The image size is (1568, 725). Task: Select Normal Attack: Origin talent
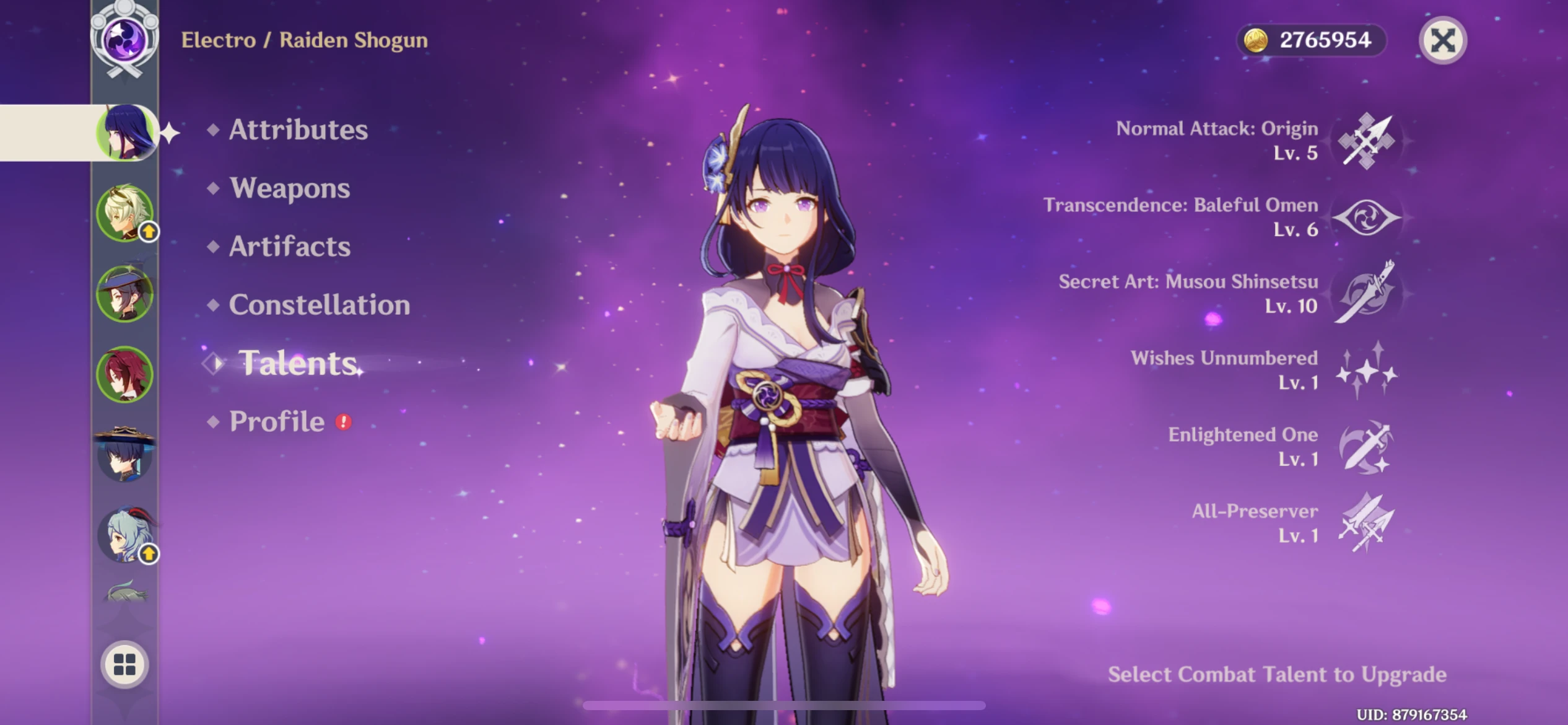click(x=1365, y=141)
